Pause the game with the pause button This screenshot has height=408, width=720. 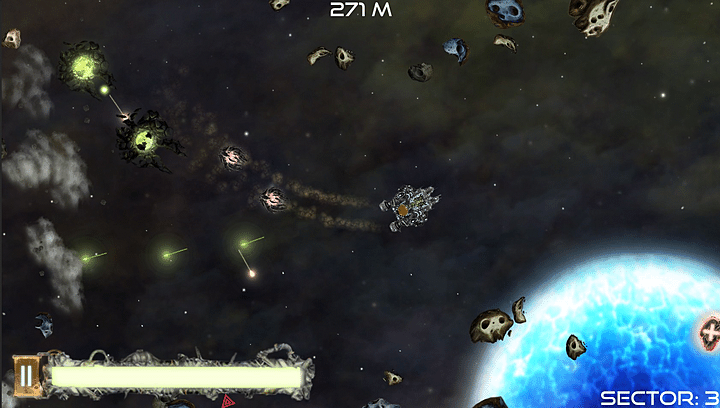(26, 376)
